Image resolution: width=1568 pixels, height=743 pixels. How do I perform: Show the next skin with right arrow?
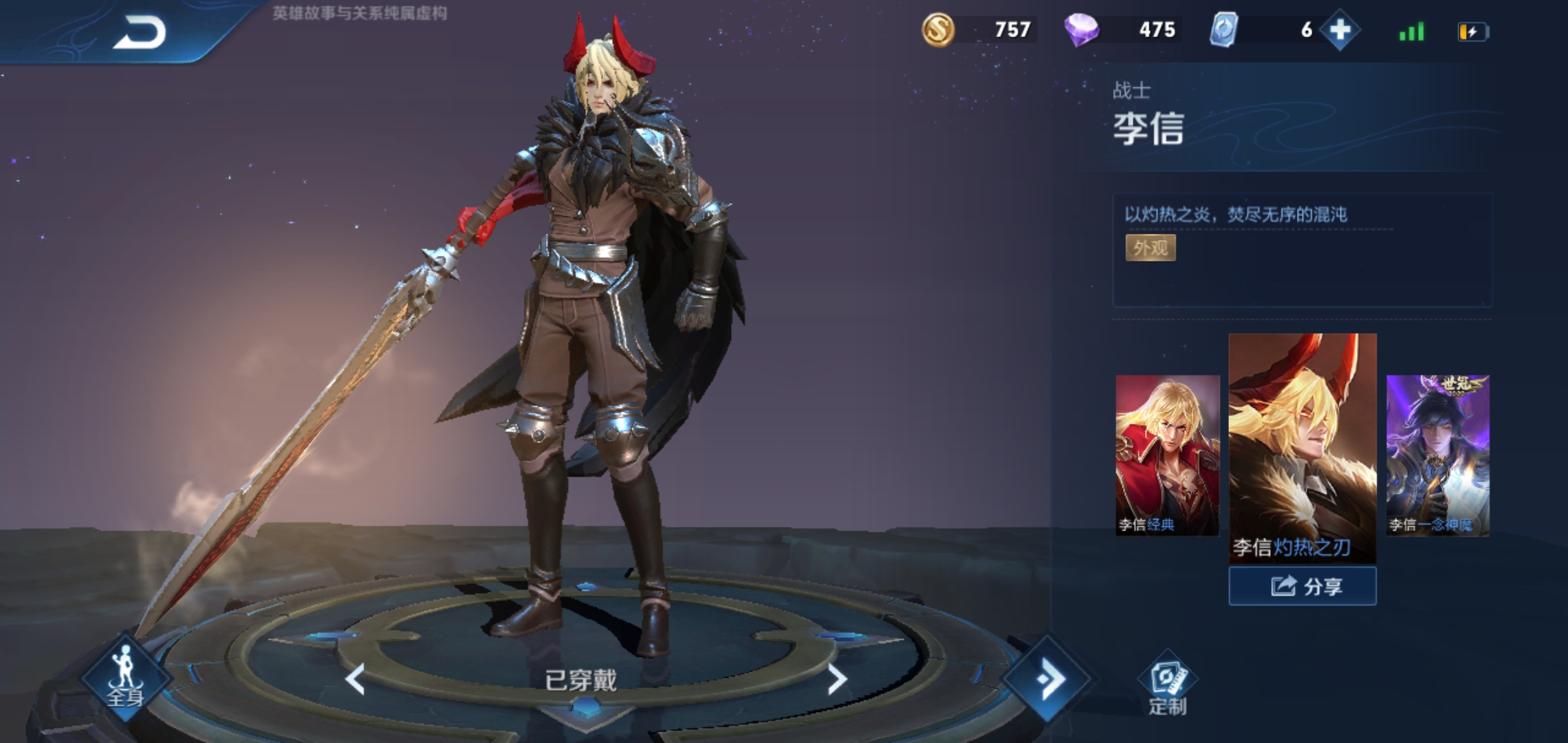click(836, 680)
